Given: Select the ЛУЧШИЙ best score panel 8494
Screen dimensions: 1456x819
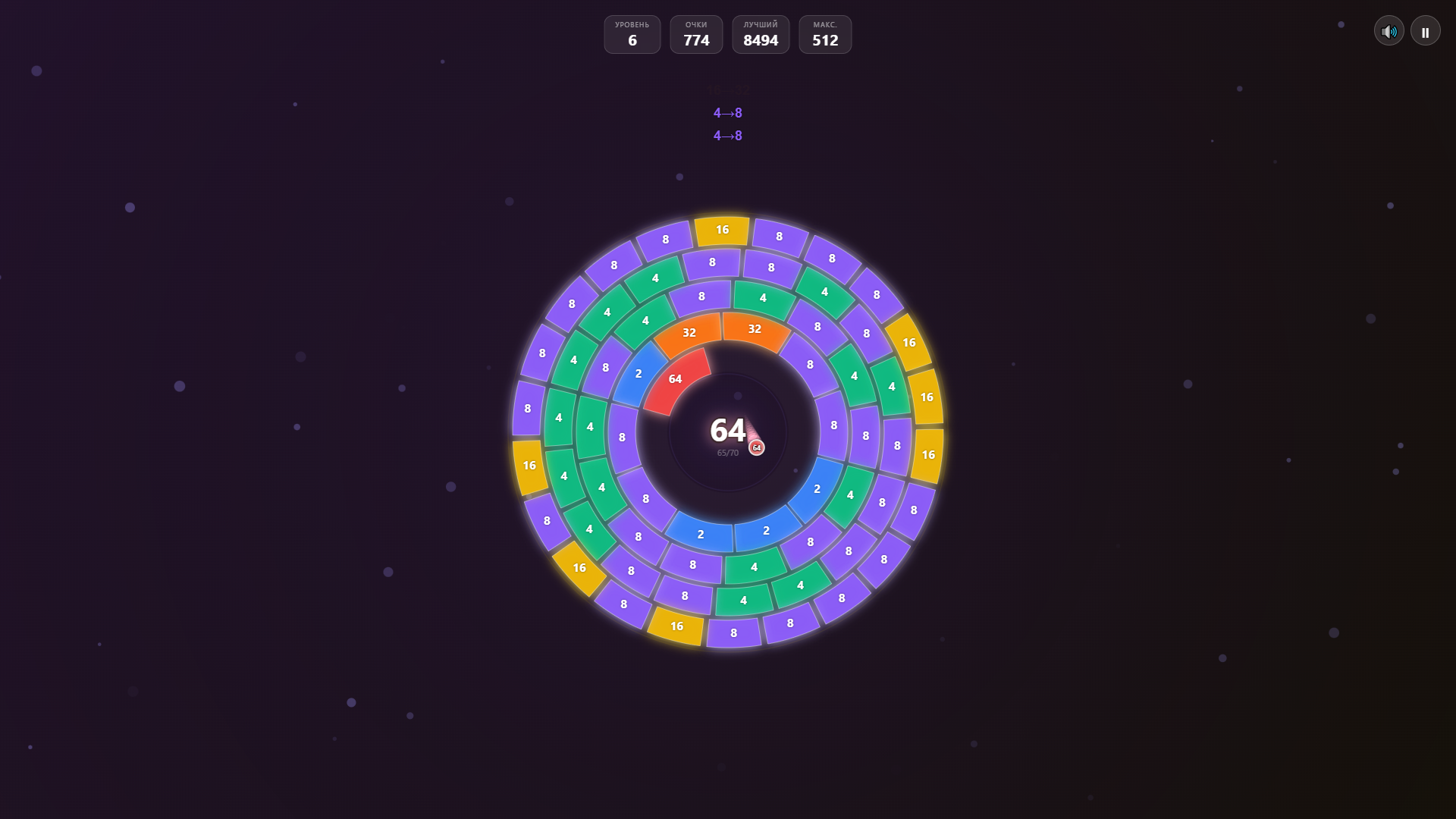Looking at the screenshot, I should click(x=761, y=34).
